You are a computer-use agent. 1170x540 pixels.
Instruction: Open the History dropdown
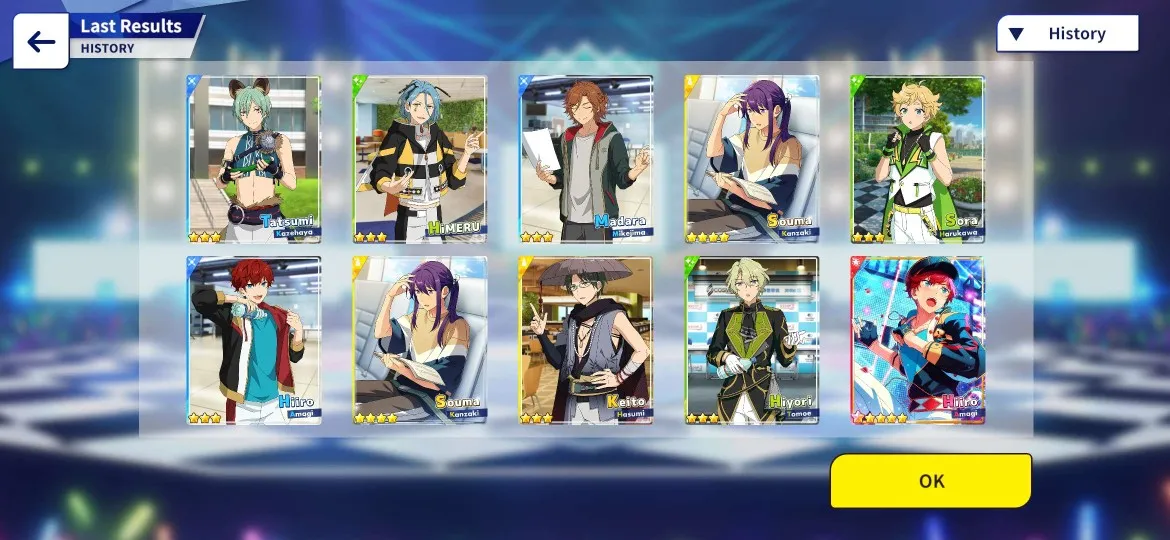click(1067, 34)
